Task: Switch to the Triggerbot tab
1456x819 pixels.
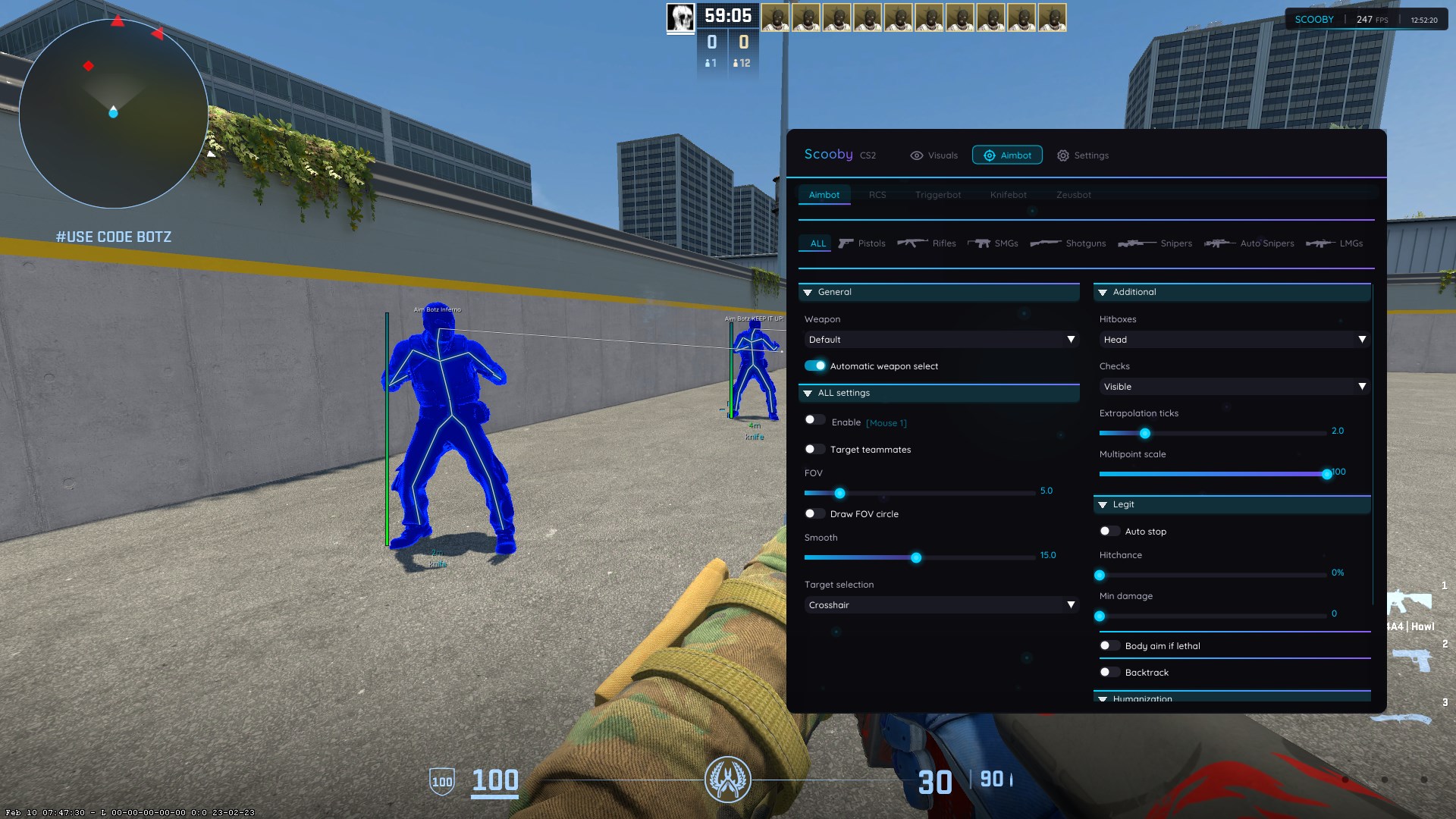Action: [x=938, y=195]
